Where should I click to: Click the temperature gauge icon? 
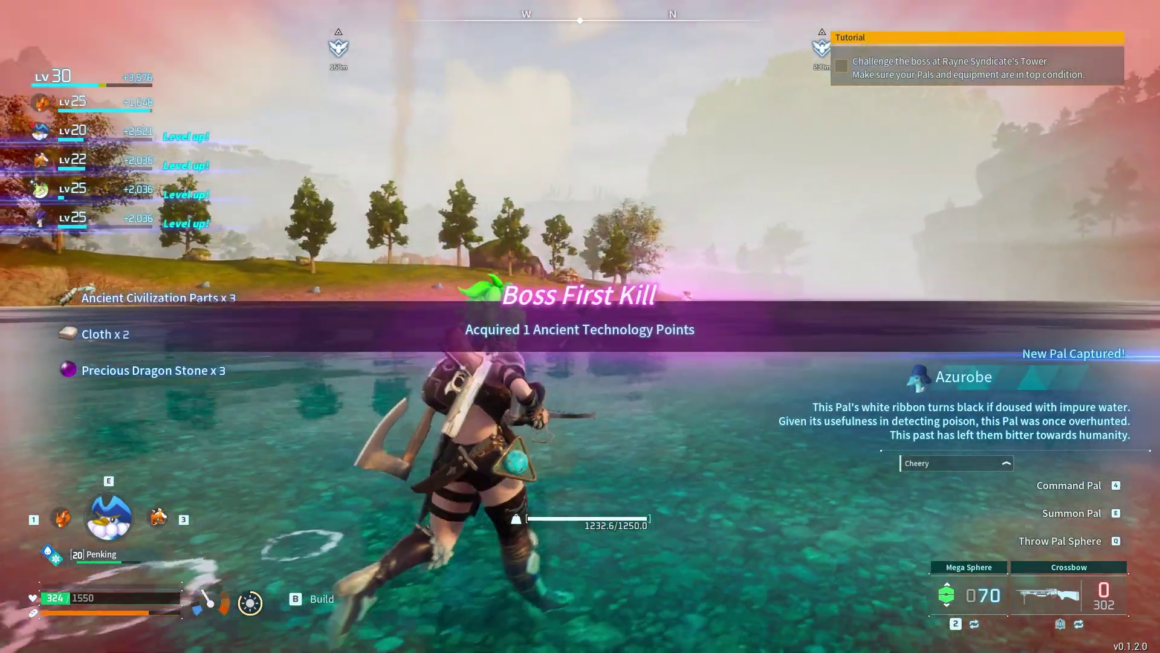tap(224, 603)
